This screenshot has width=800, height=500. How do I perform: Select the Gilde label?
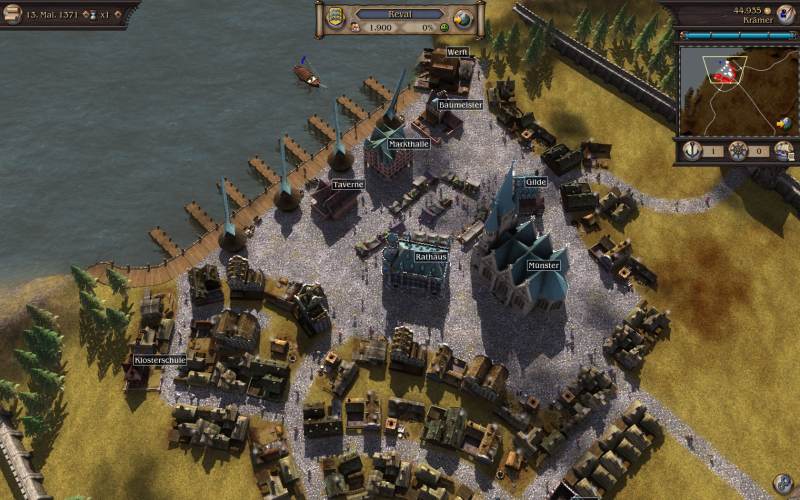point(536,182)
